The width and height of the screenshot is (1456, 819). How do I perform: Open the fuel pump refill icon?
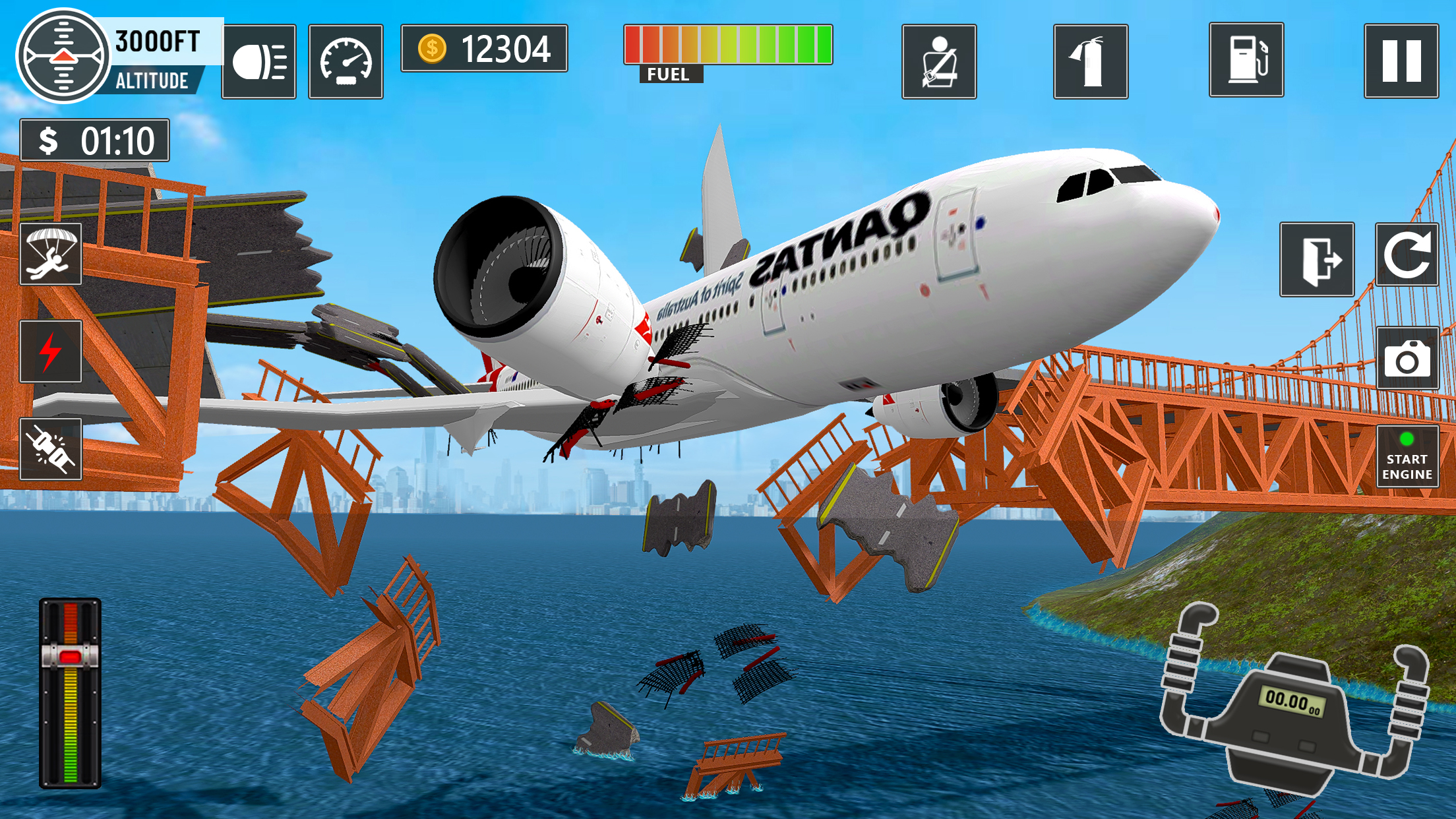[1246, 63]
